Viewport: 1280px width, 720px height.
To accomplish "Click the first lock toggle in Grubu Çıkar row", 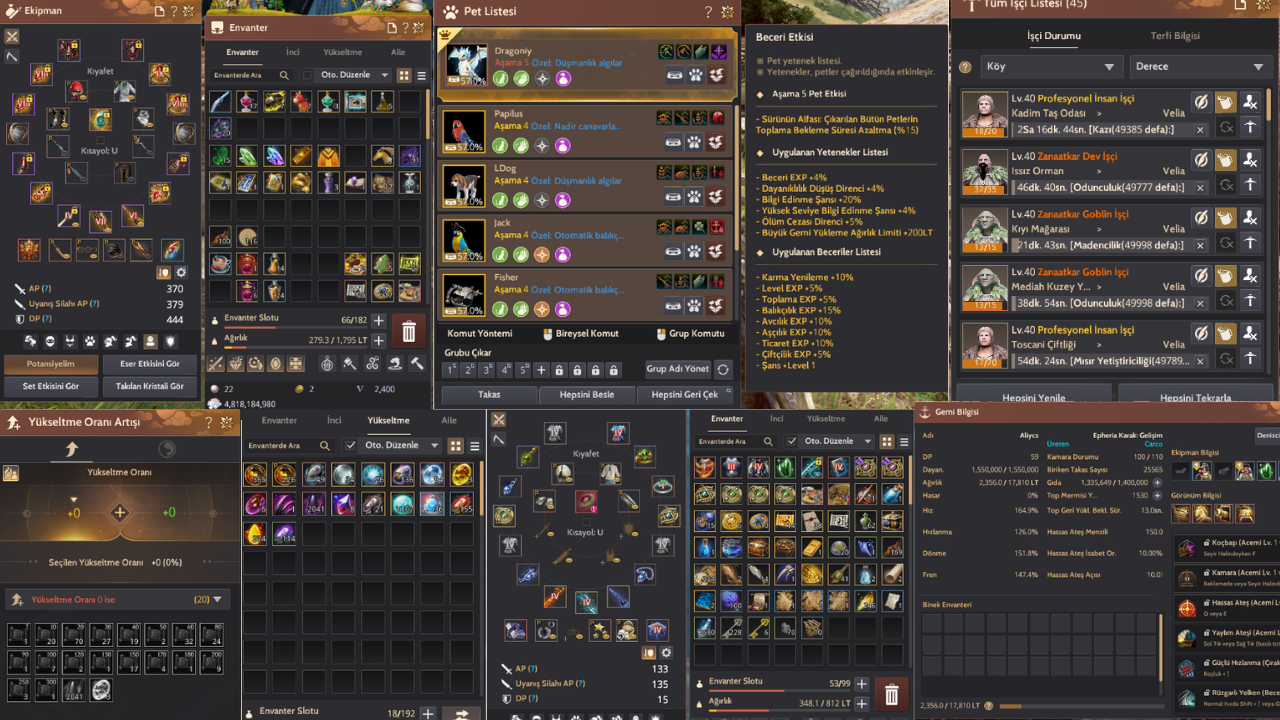I will (x=560, y=370).
